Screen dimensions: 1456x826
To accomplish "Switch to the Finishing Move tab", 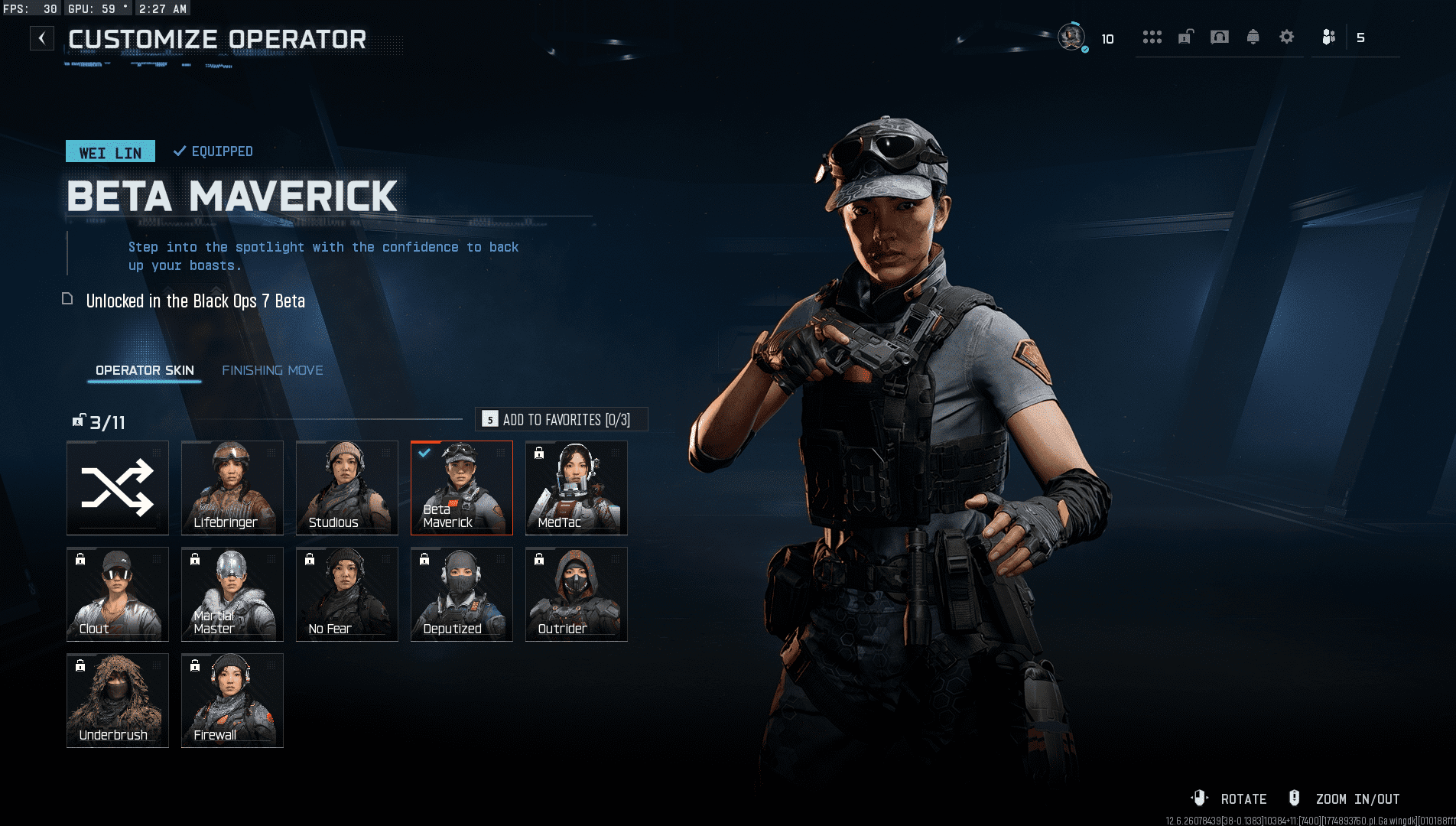I will [272, 370].
